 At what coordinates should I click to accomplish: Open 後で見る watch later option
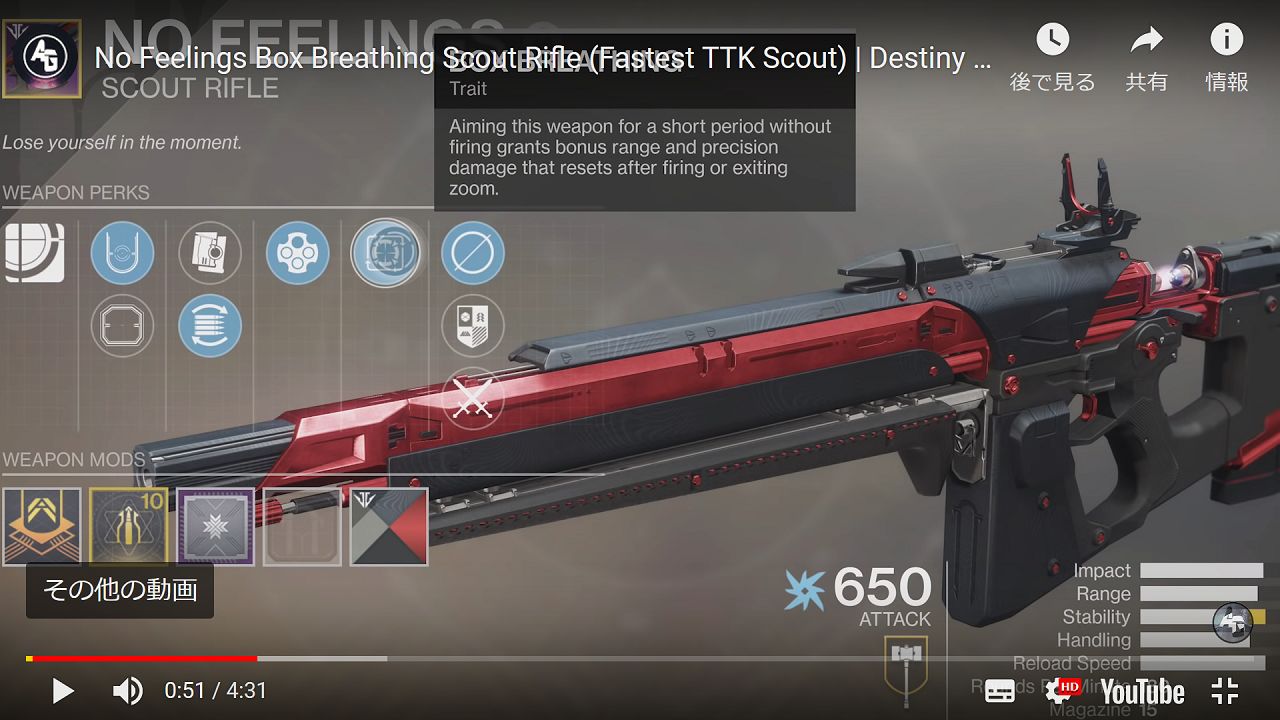[x=1053, y=55]
